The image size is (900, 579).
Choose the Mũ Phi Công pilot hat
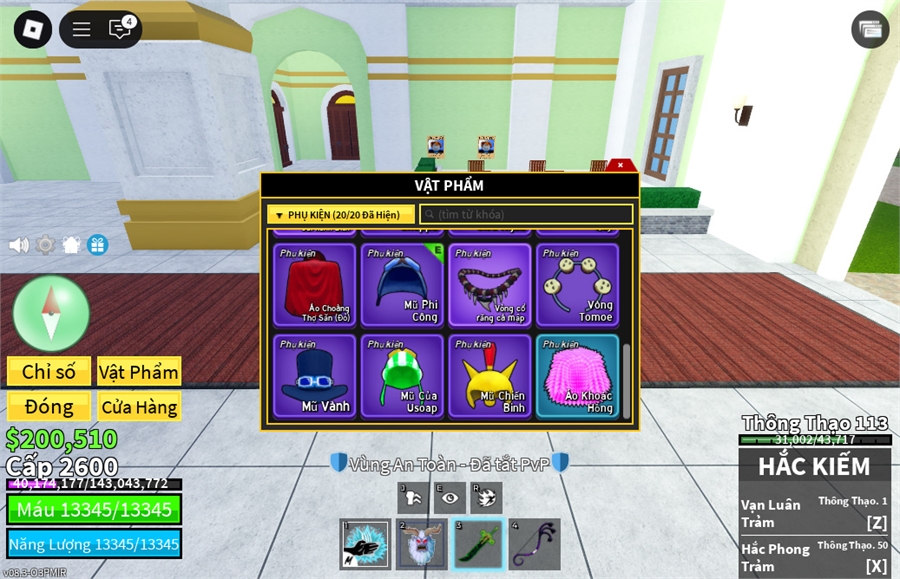[x=402, y=285]
